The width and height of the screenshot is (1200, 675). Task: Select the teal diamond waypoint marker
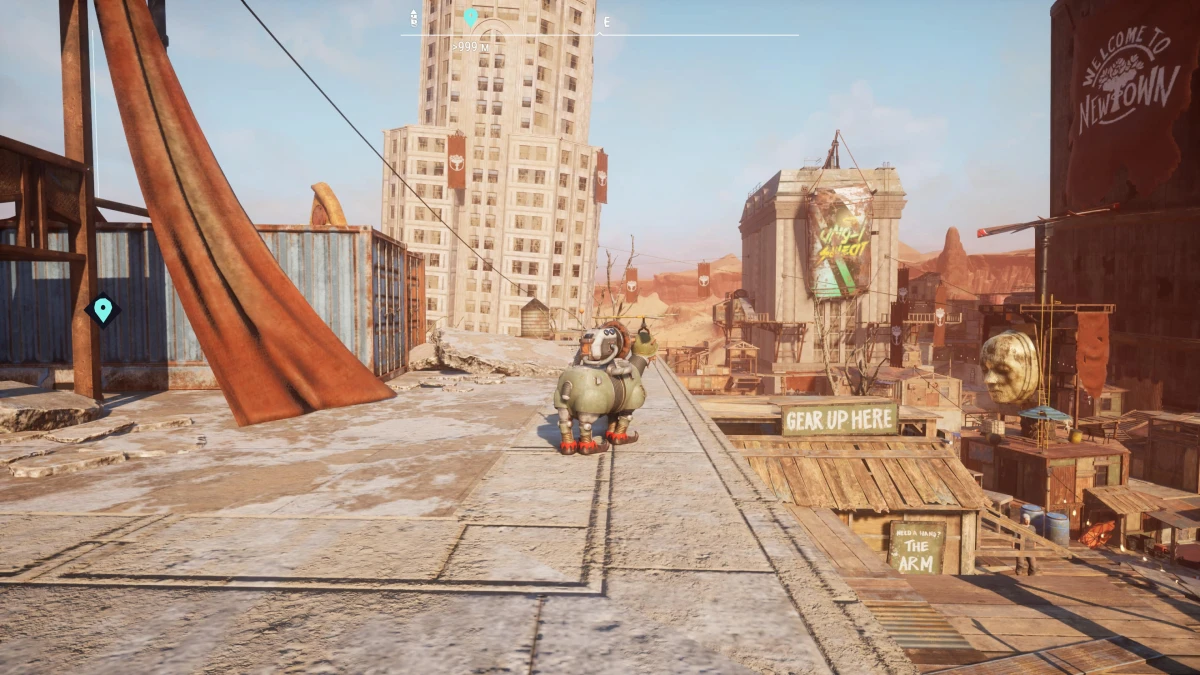click(x=101, y=310)
